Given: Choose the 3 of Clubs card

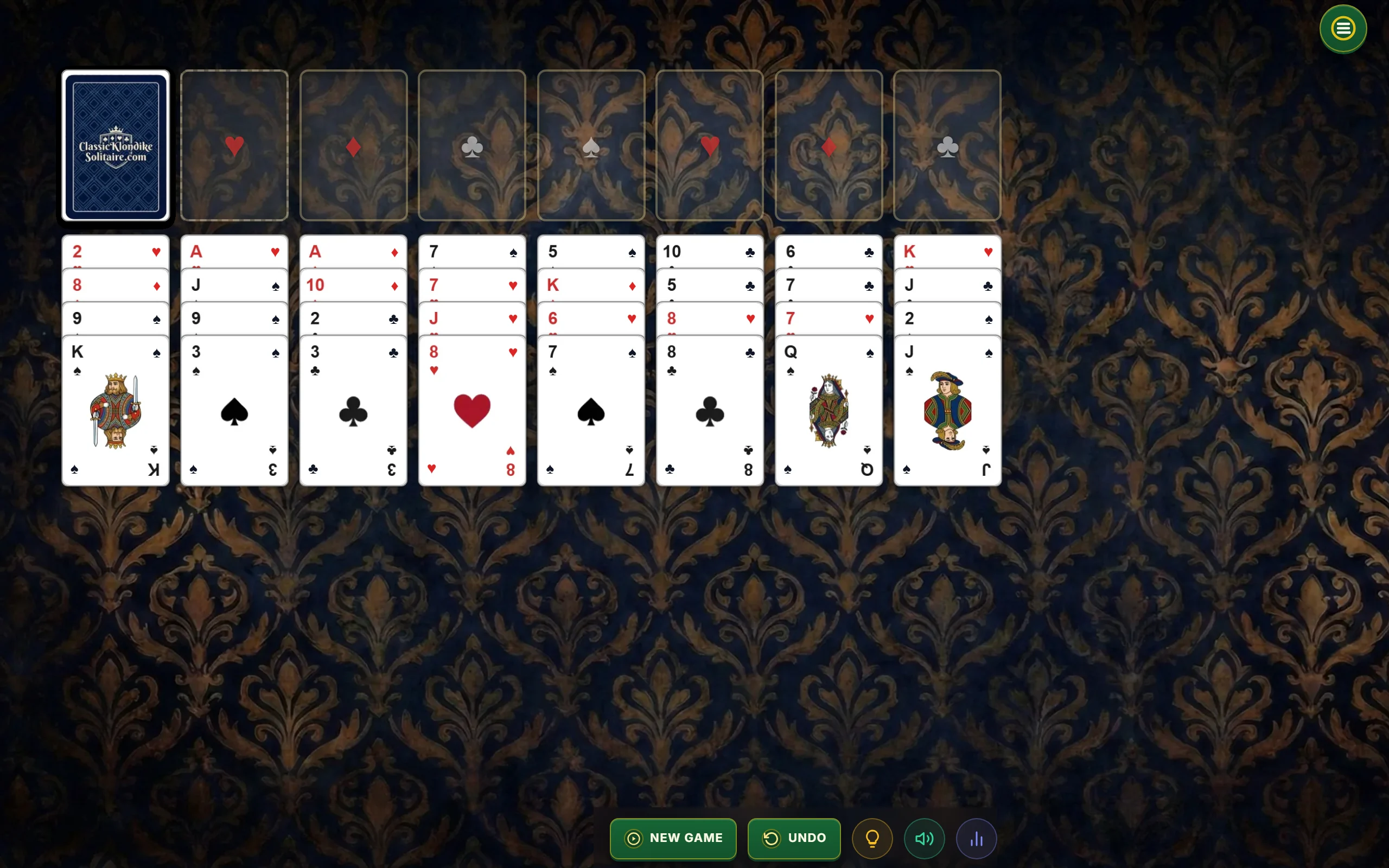Looking at the screenshot, I should pos(353,411).
